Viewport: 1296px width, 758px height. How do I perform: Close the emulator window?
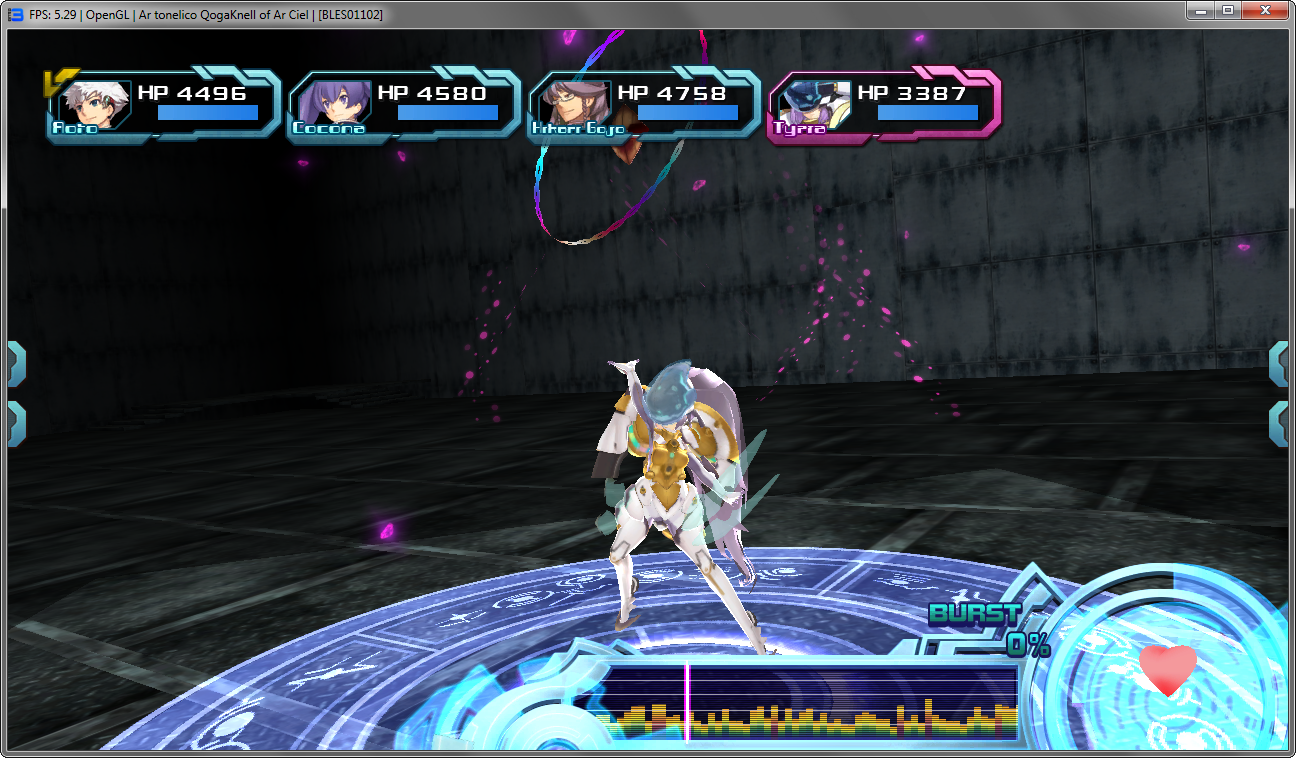coord(1265,11)
